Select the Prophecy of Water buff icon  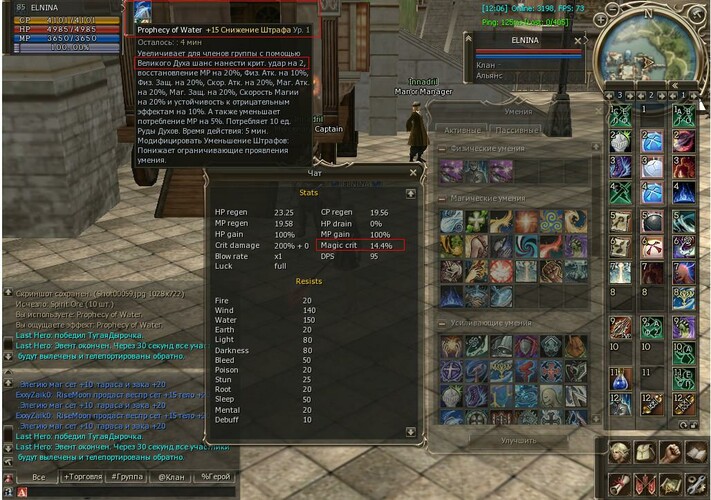coord(143,12)
